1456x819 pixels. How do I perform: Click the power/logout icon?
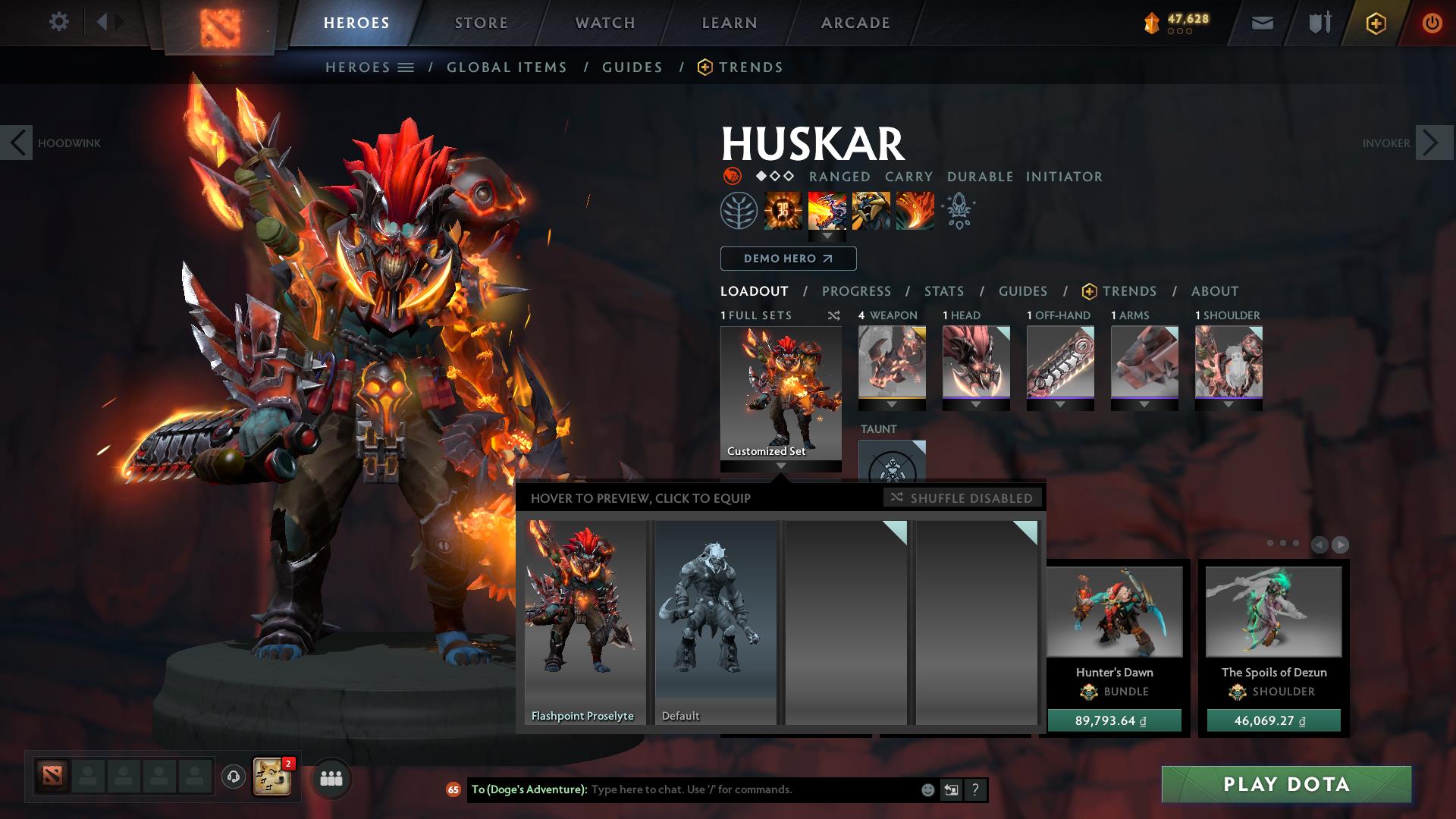pos(1432,23)
